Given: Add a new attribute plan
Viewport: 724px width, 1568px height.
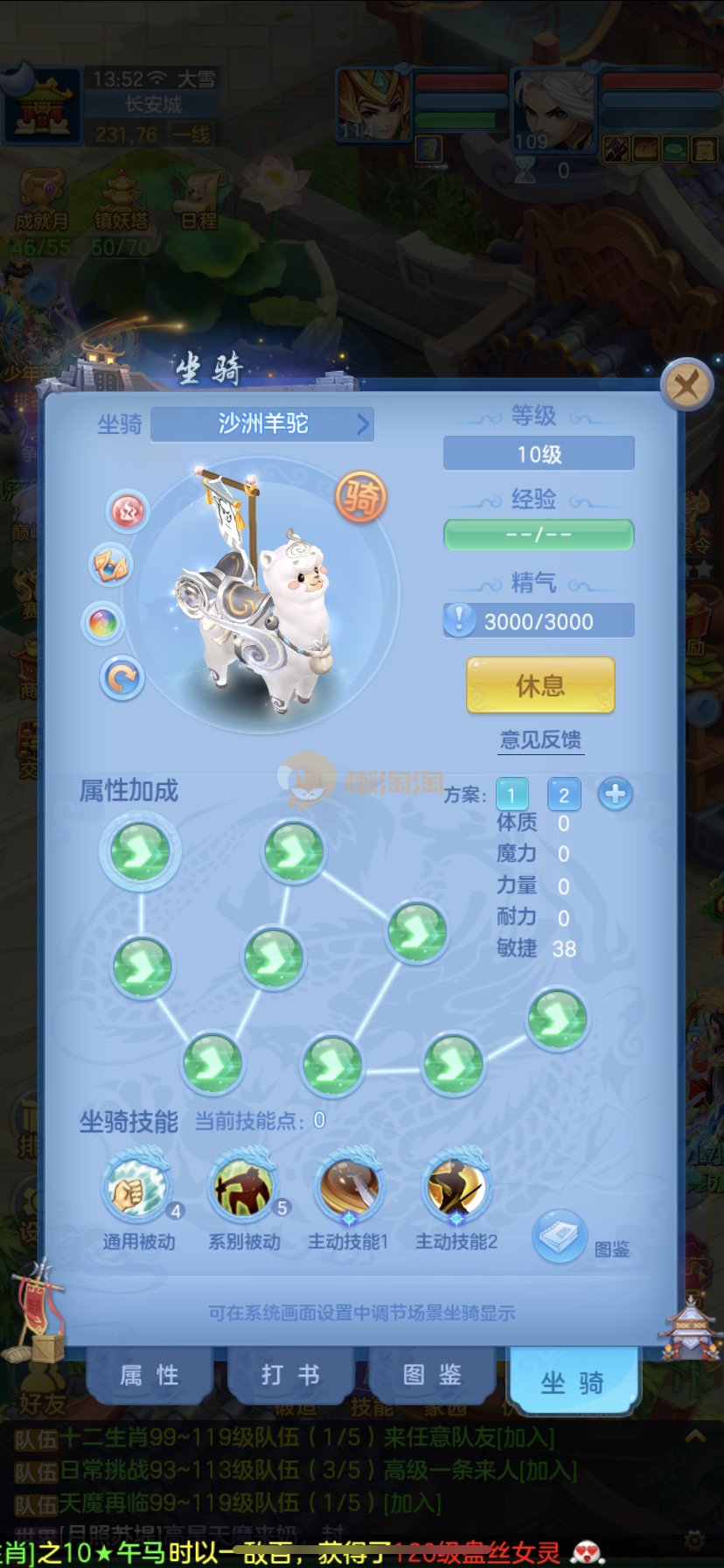Looking at the screenshot, I should (x=616, y=794).
